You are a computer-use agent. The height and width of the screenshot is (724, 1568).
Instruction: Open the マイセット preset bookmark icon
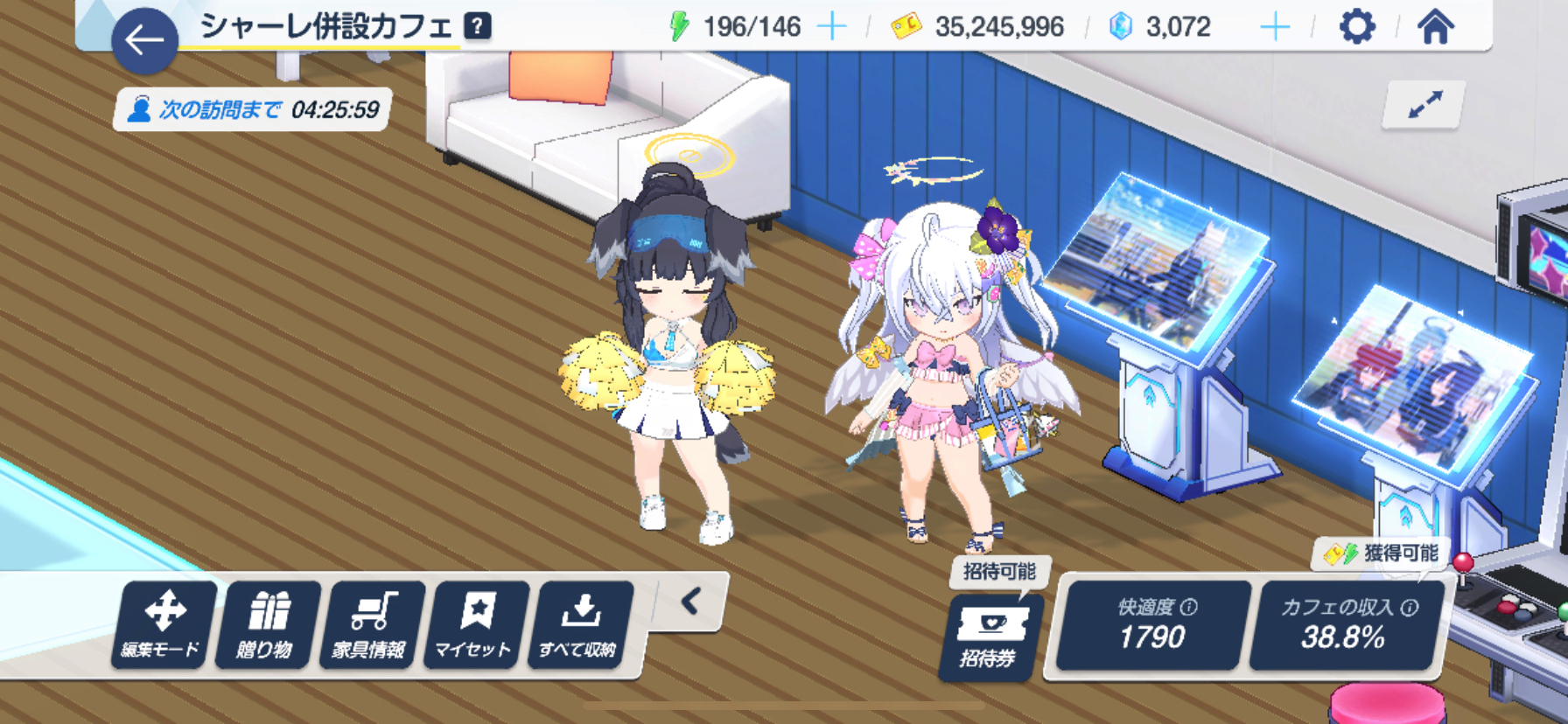[476, 624]
